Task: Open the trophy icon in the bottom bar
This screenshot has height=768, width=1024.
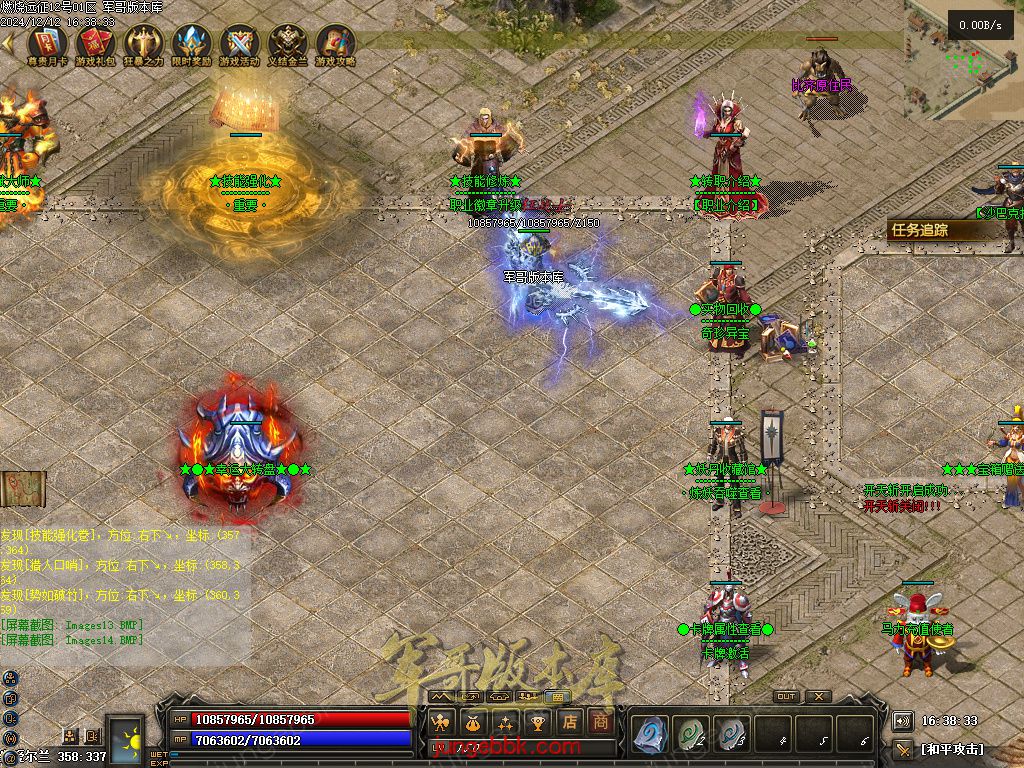Action: click(537, 722)
